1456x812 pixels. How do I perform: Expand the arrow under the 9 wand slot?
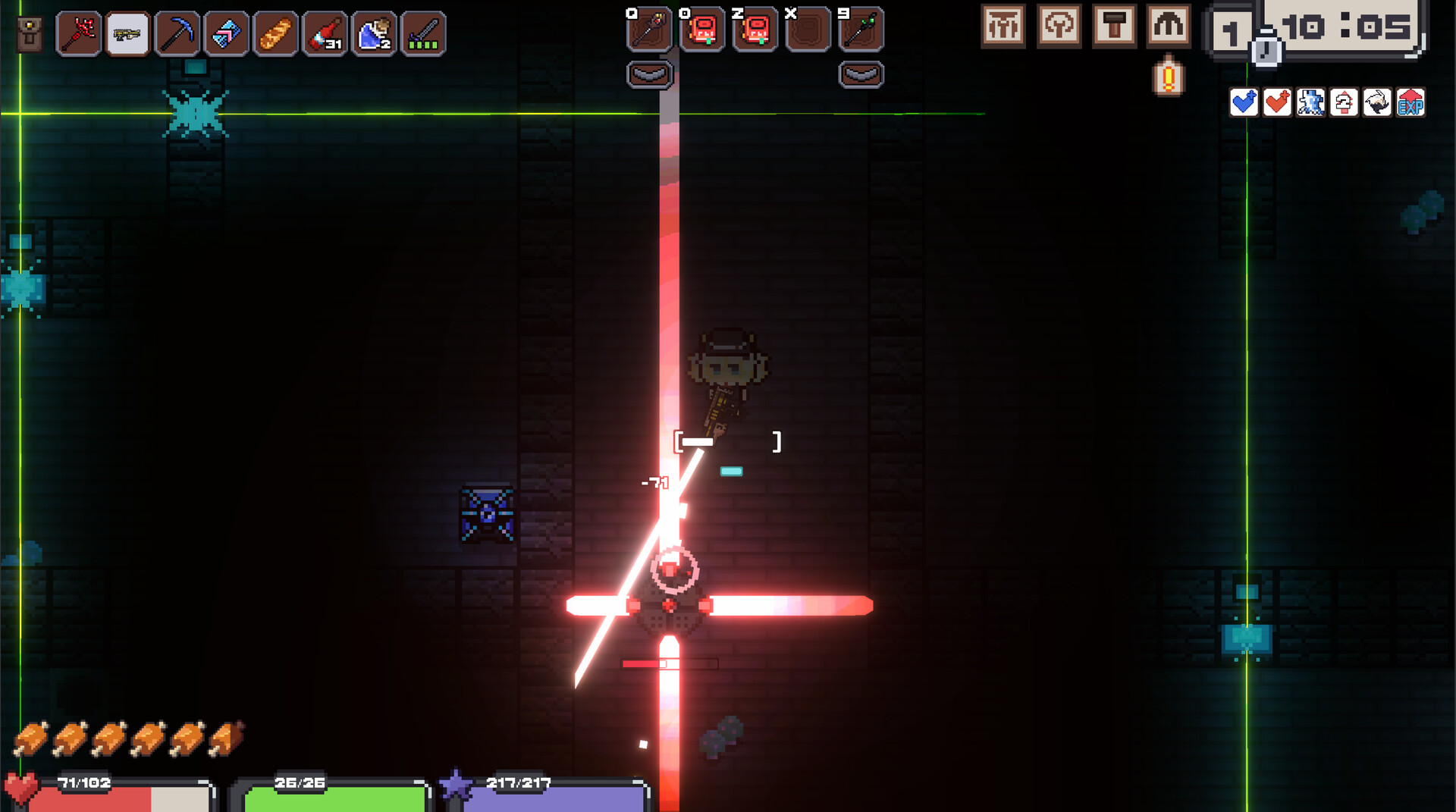pyautogui.click(x=859, y=74)
